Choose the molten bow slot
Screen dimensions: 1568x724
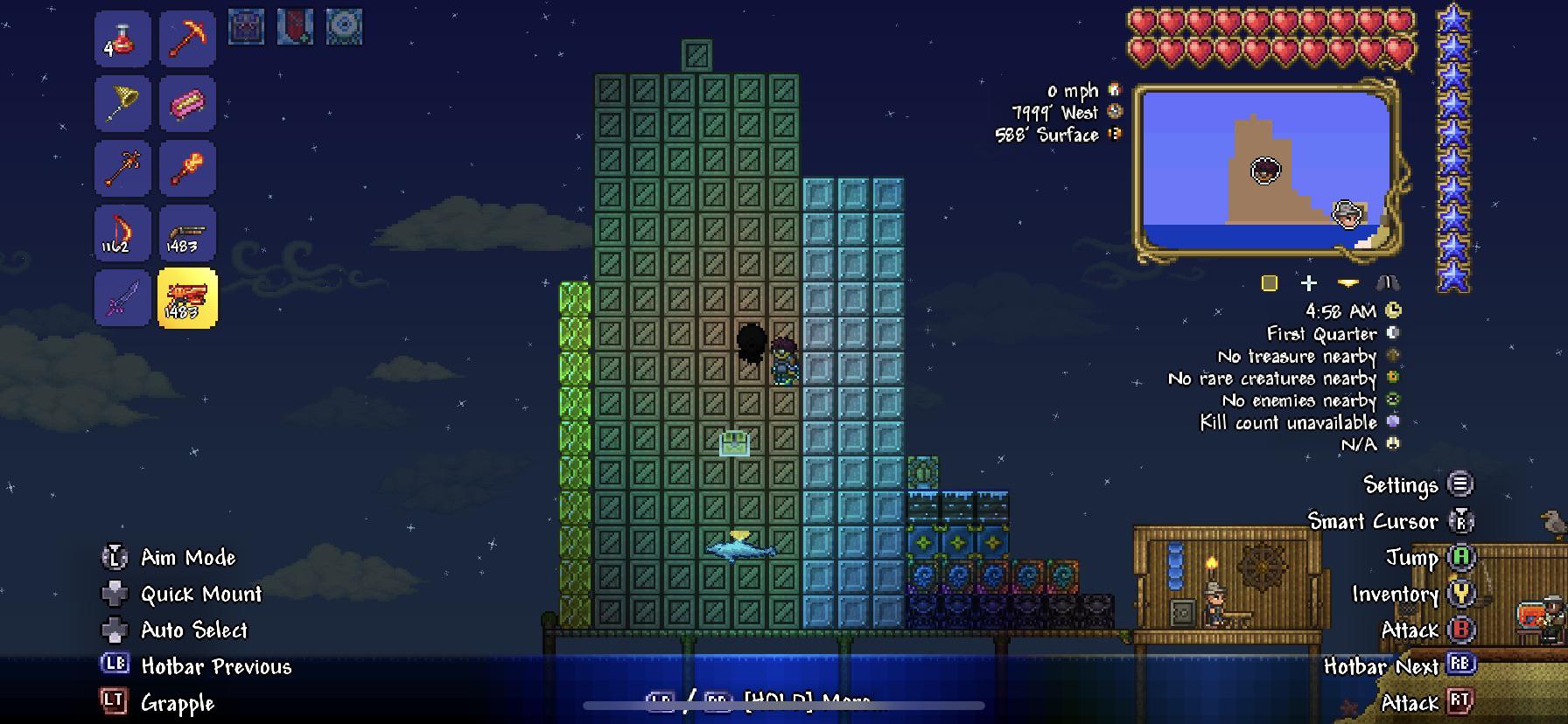[x=122, y=233]
